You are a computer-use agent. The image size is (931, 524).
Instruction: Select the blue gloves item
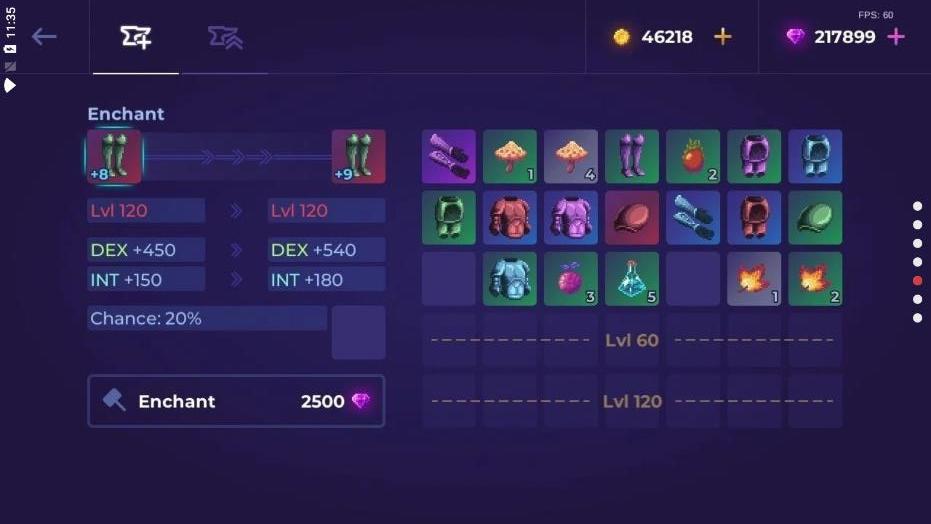tap(693, 218)
